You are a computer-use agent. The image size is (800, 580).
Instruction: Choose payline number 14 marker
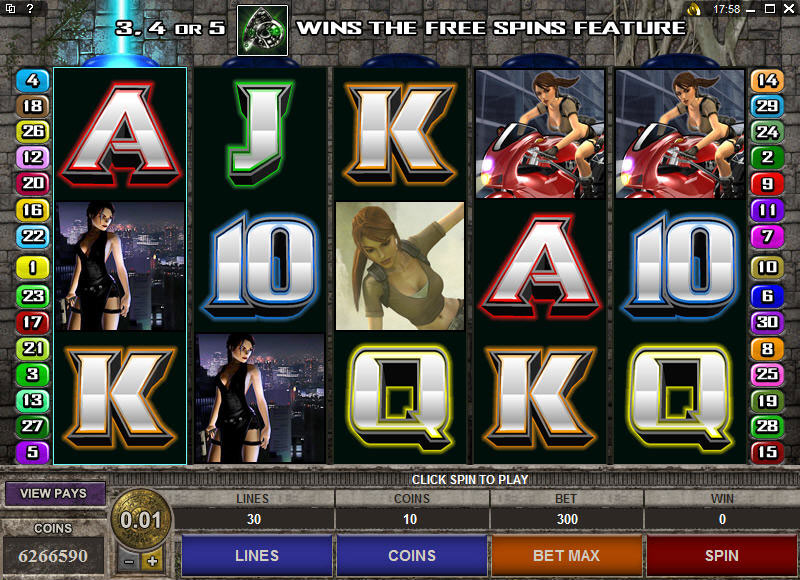[767, 81]
